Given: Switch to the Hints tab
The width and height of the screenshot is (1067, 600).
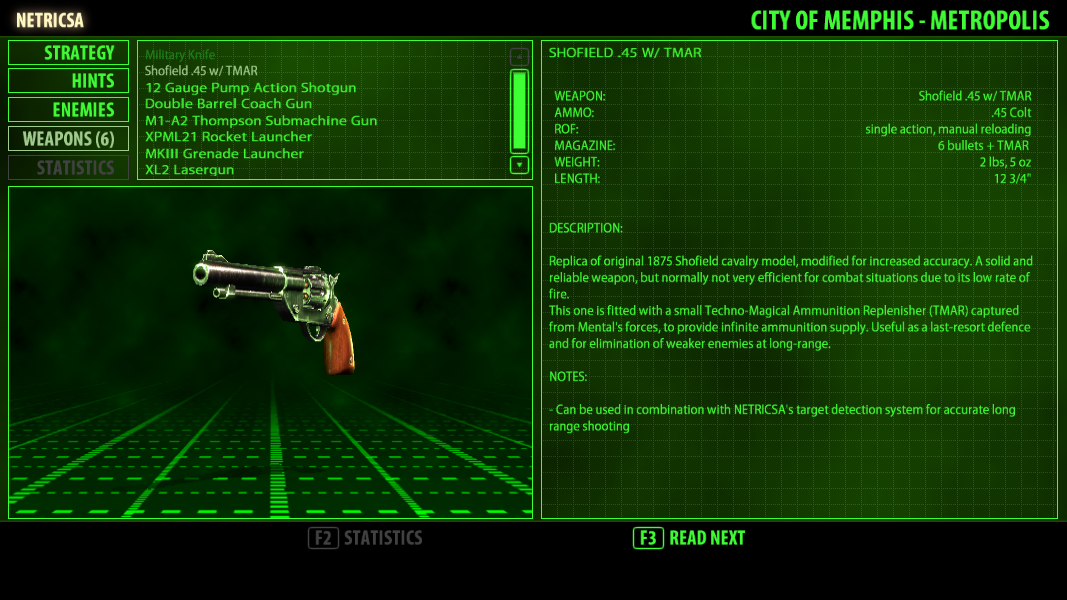Looking at the screenshot, I should 69,81.
